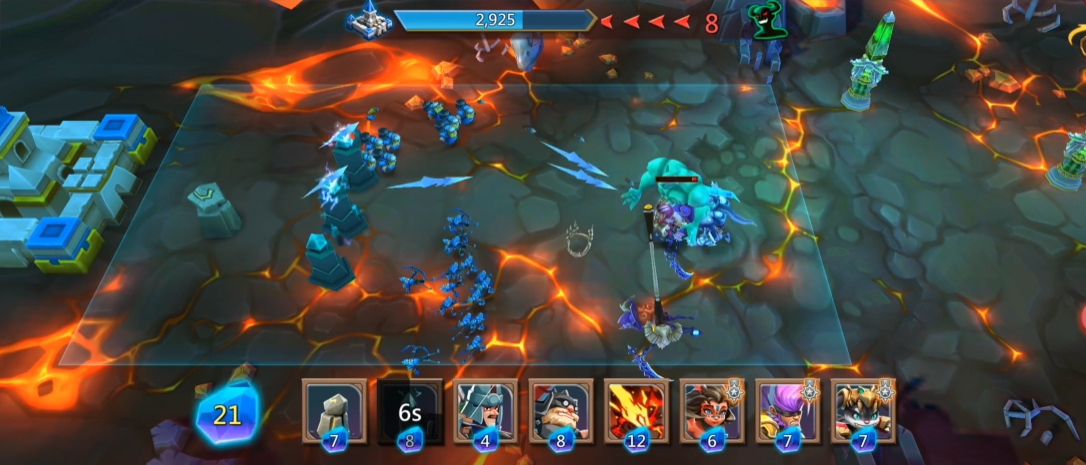The height and width of the screenshot is (465, 1086).
Task: Select the purple-haired hero card
Action: pos(788,410)
